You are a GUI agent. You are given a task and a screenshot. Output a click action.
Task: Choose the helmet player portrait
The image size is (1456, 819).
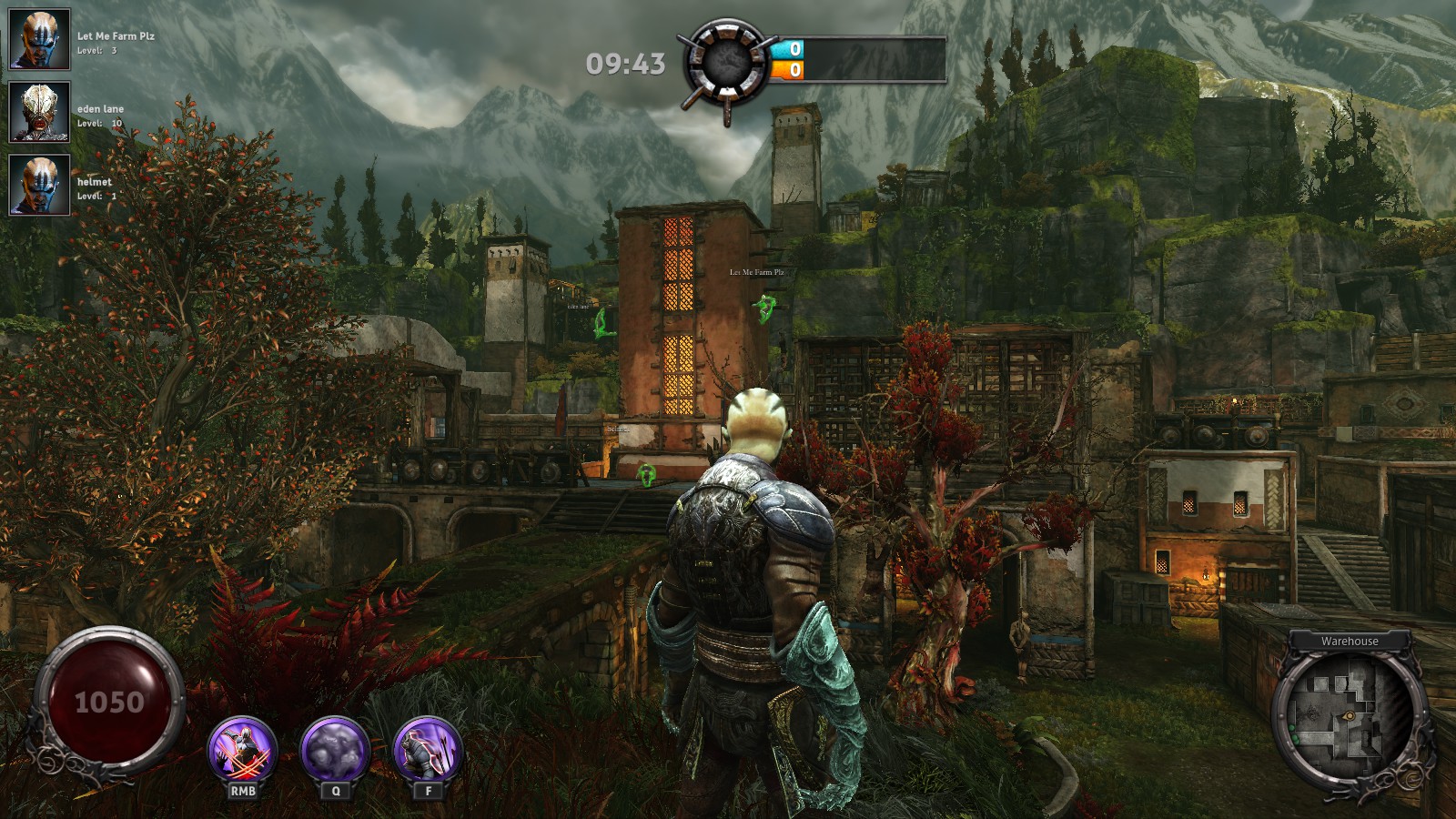coord(40,185)
